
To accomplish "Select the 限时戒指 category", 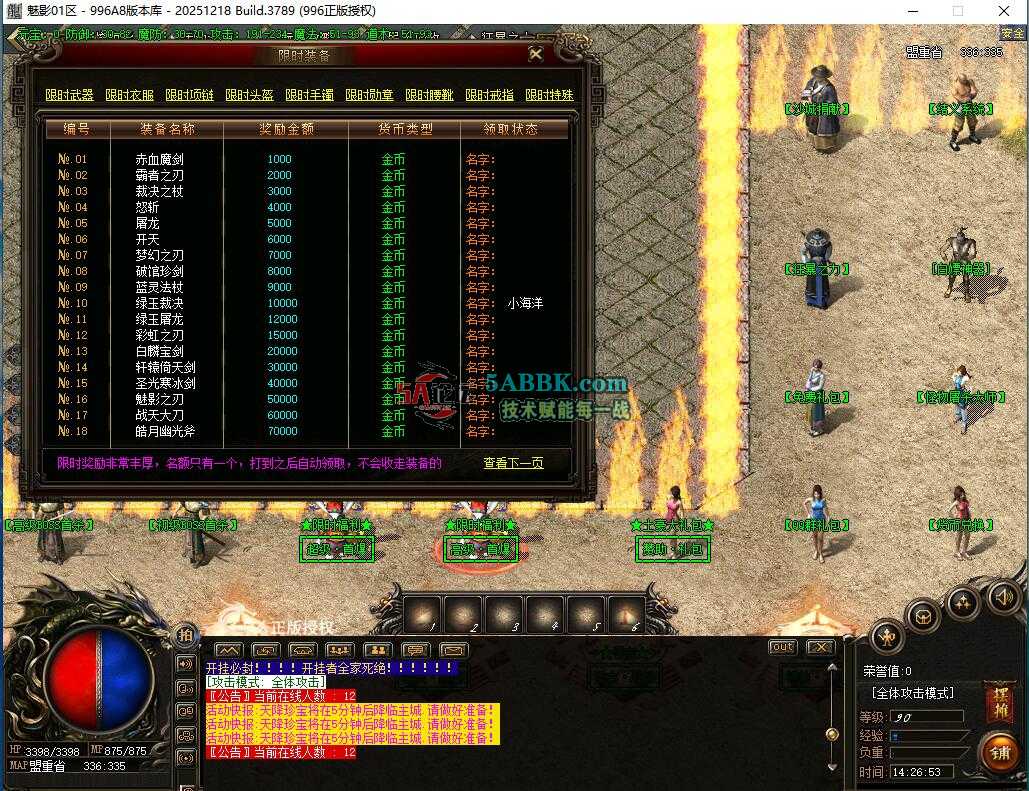I will click(x=489, y=95).
